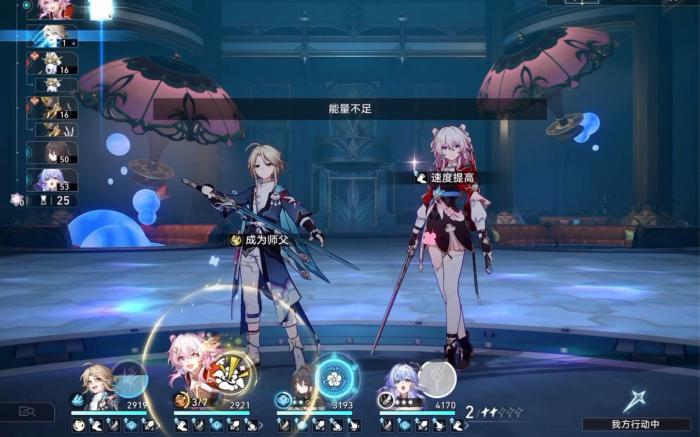
Task: Select the dark-haired character's party portrait
Action: coord(297,385)
